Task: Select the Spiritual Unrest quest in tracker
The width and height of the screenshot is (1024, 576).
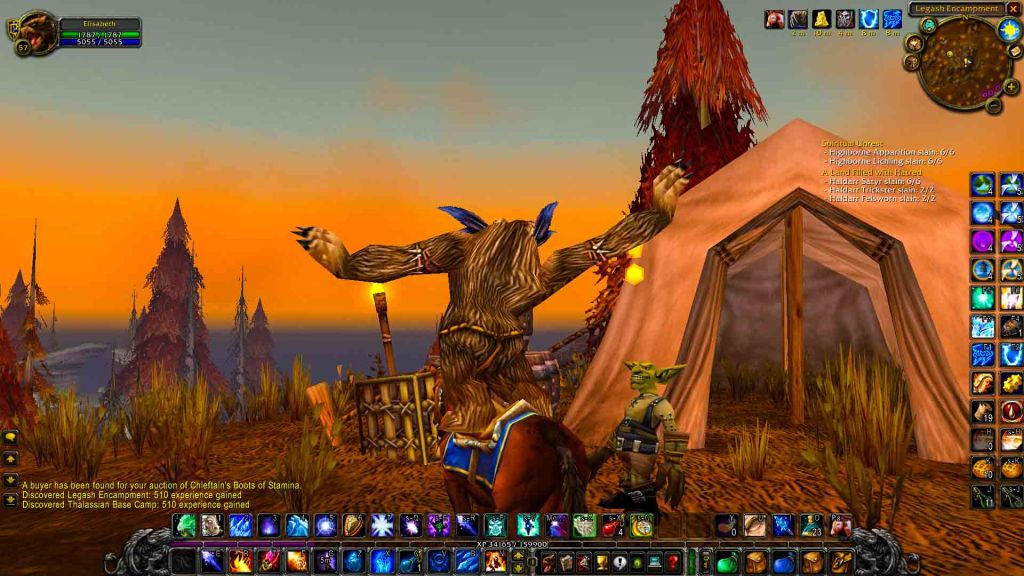Action: (846, 143)
